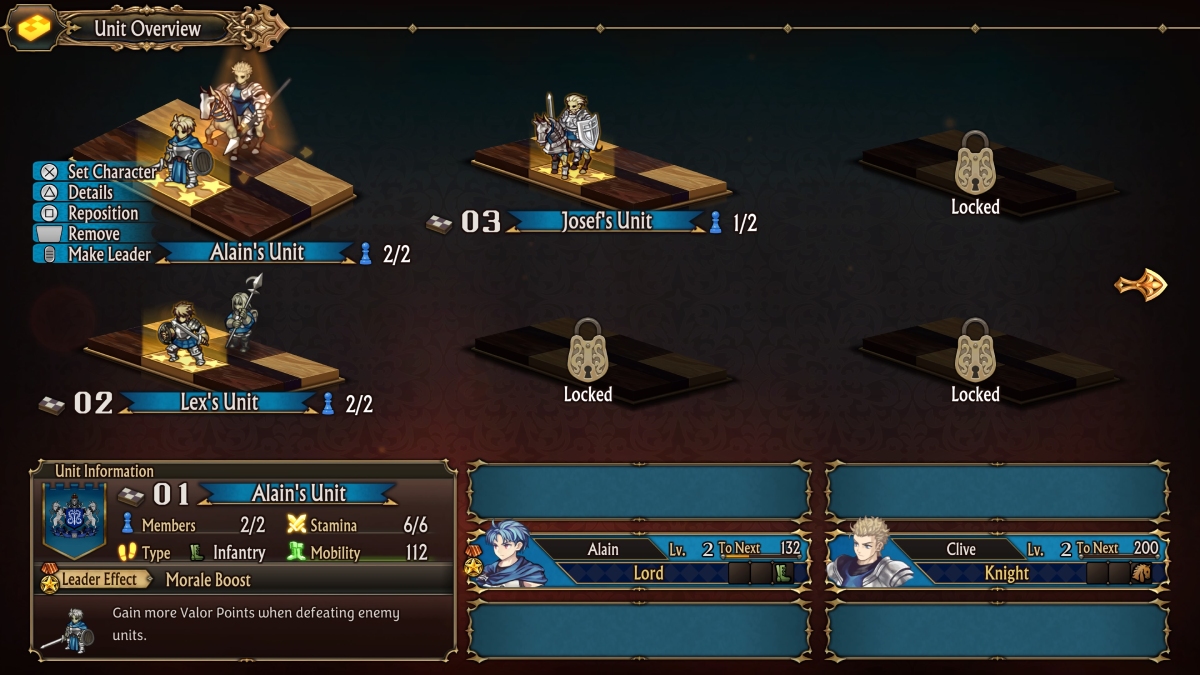Go to next page with golden arrow
Screen dimensions: 1200x675
[1141, 285]
